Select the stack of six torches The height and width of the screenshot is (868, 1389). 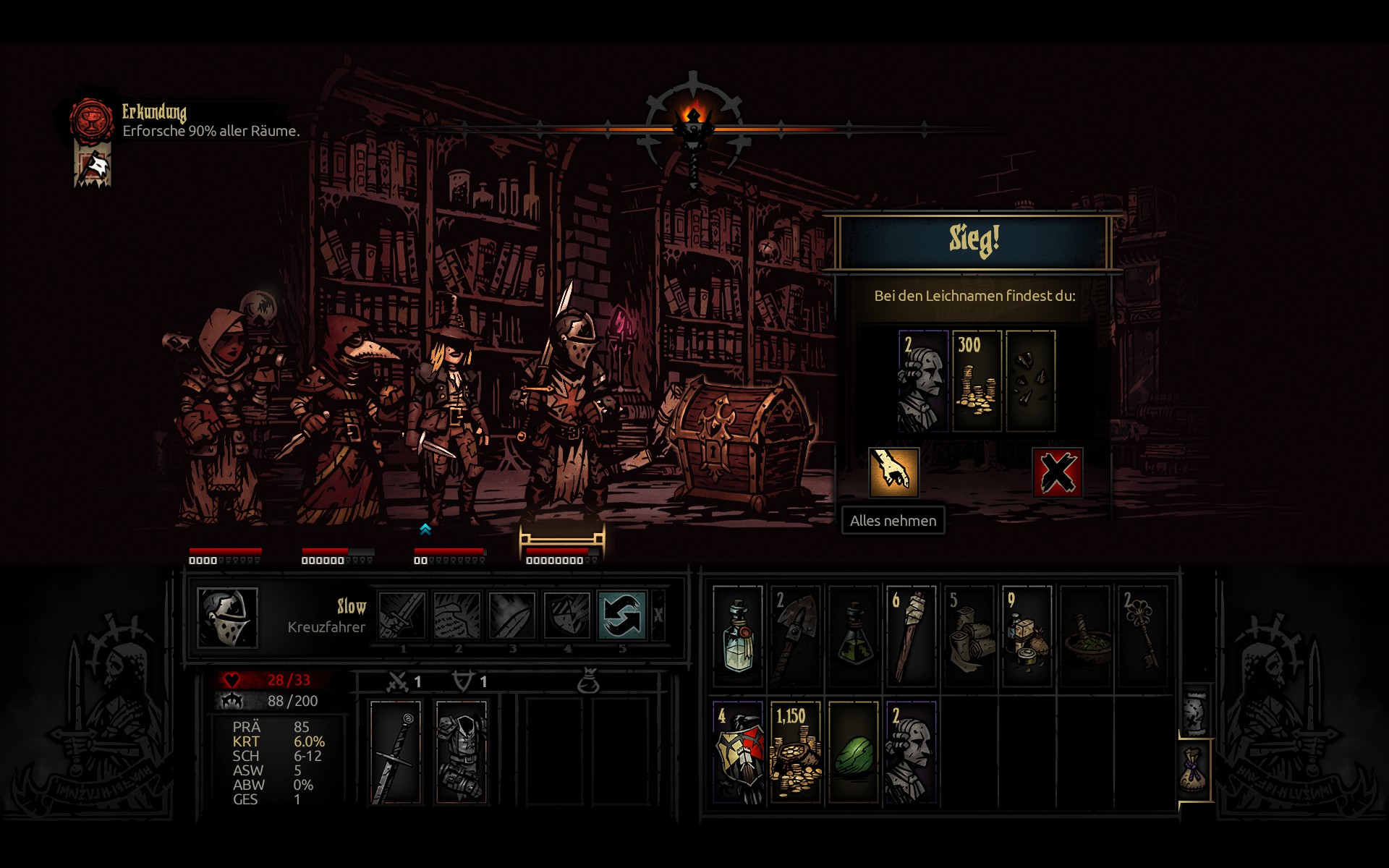tap(911, 637)
